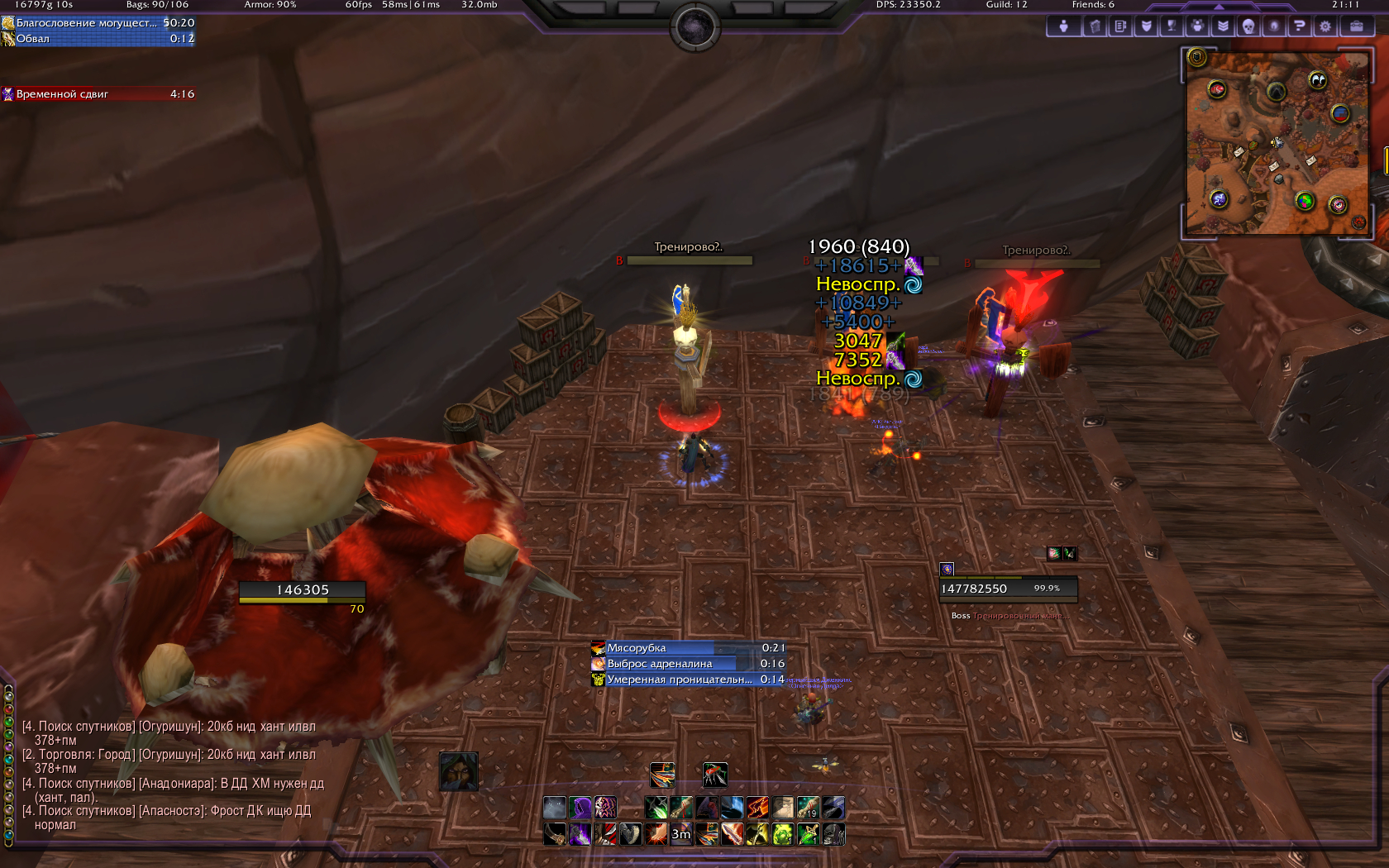
Task: Open the toolbox micro button
Action: click(1357, 26)
